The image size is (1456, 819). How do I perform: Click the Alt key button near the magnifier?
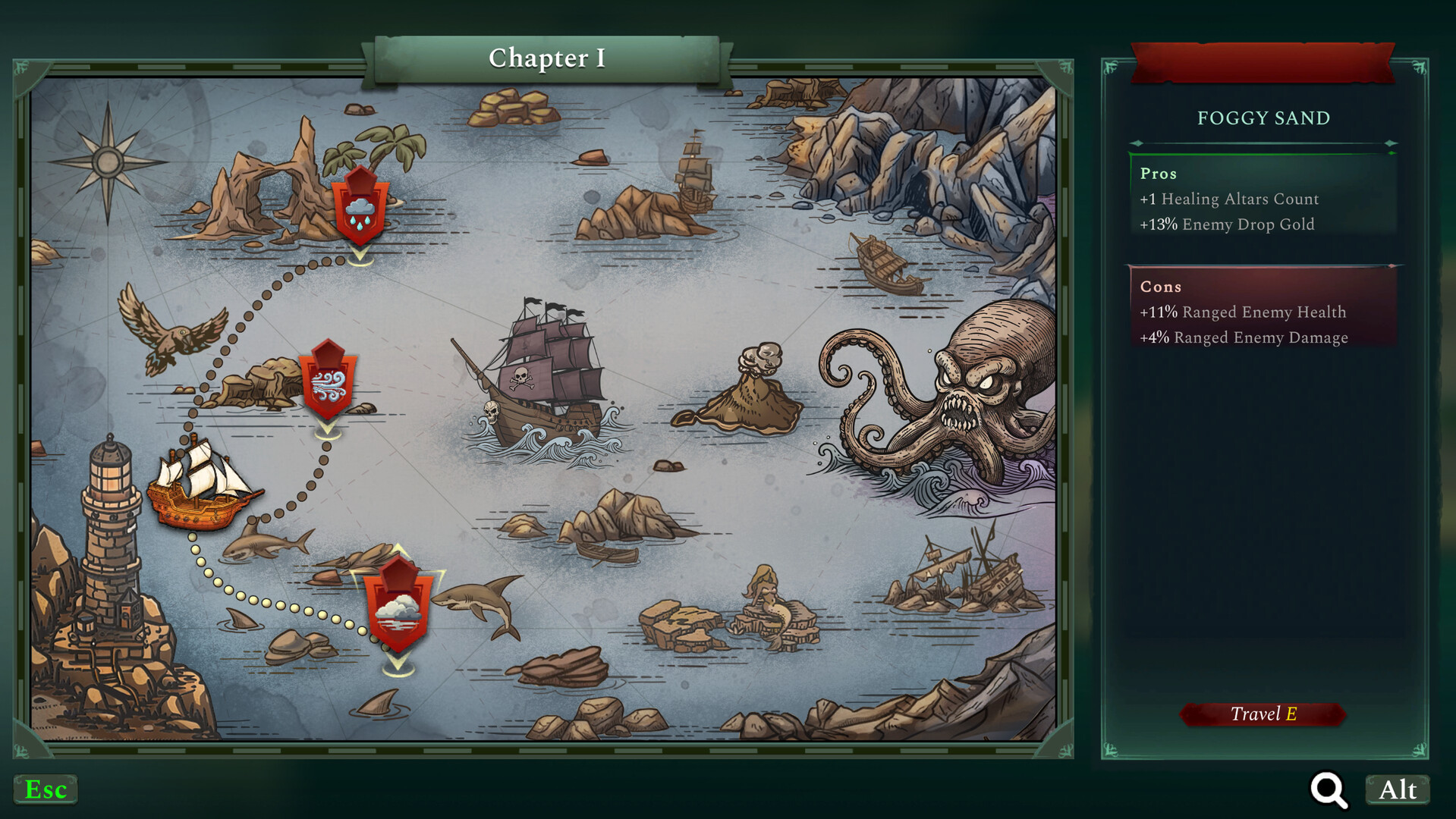(x=1397, y=789)
